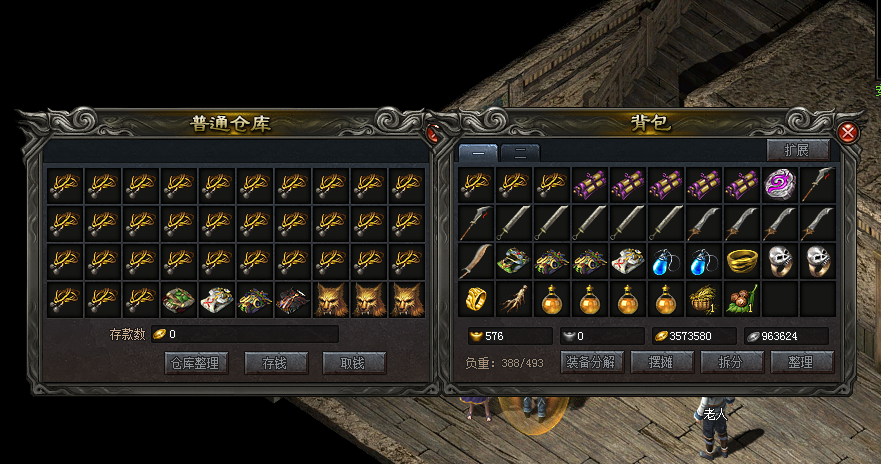Screen dimensions: 881x464
Task: Switch to backpack tab 二
Action: click(519, 153)
